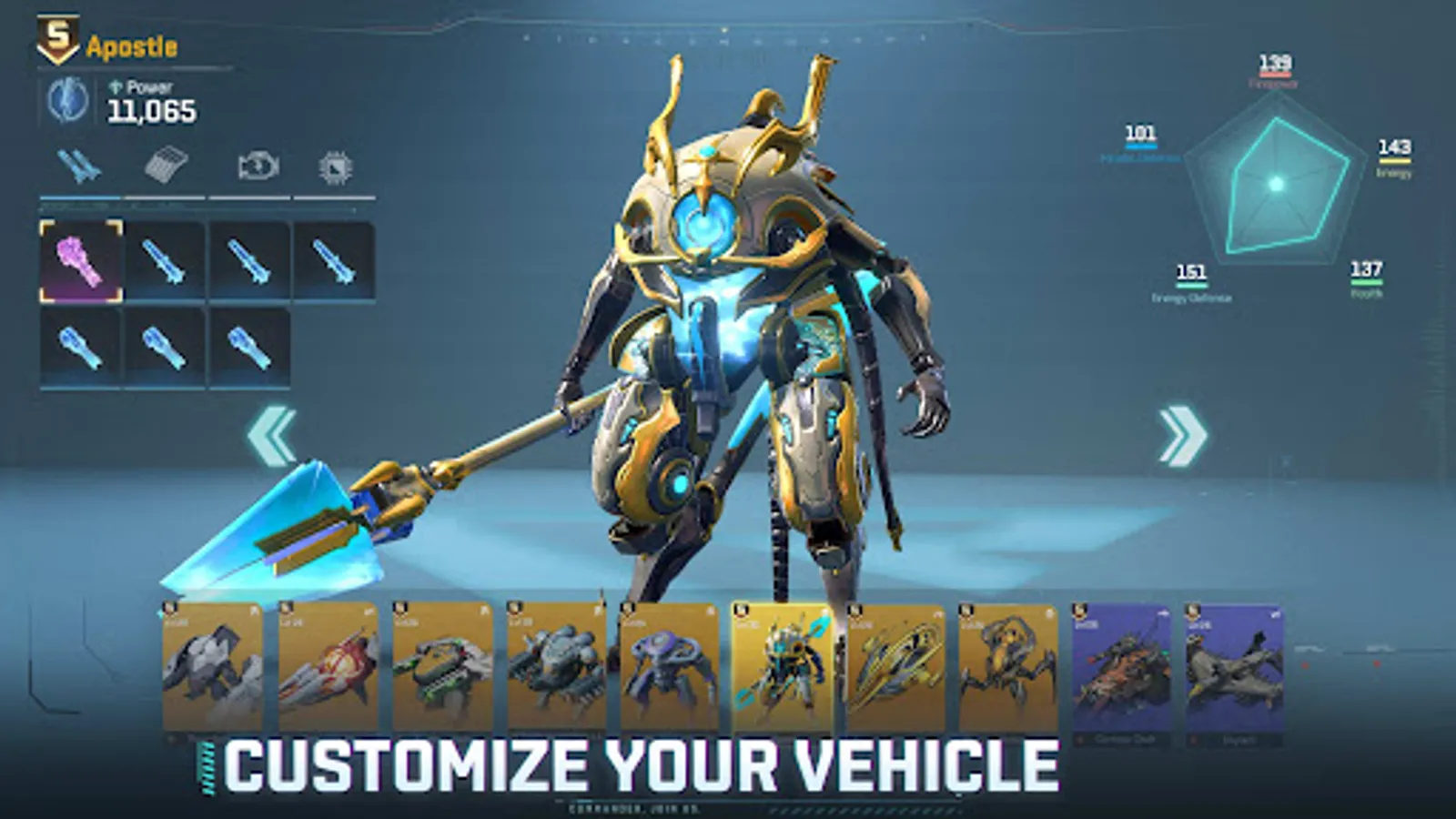Pick a torpedo item in the second row
The width and height of the screenshot is (1456, 819).
coord(80,350)
